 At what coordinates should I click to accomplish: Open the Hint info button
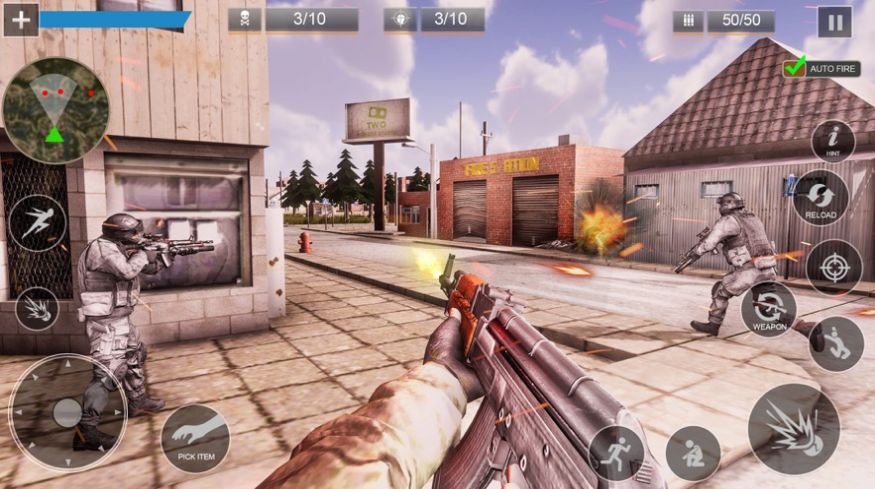point(832,141)
